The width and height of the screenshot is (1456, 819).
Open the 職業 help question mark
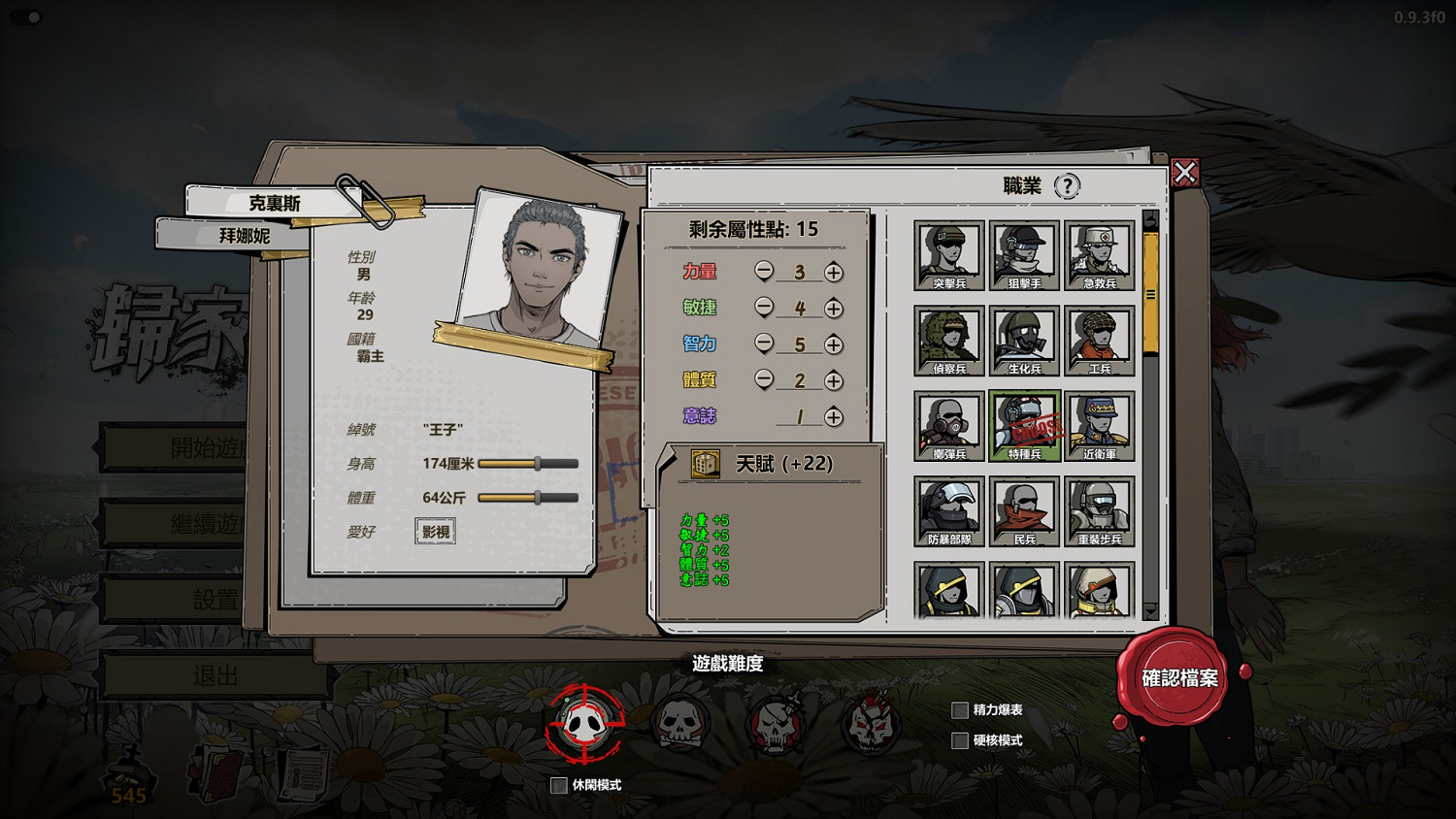[1067, 187]
